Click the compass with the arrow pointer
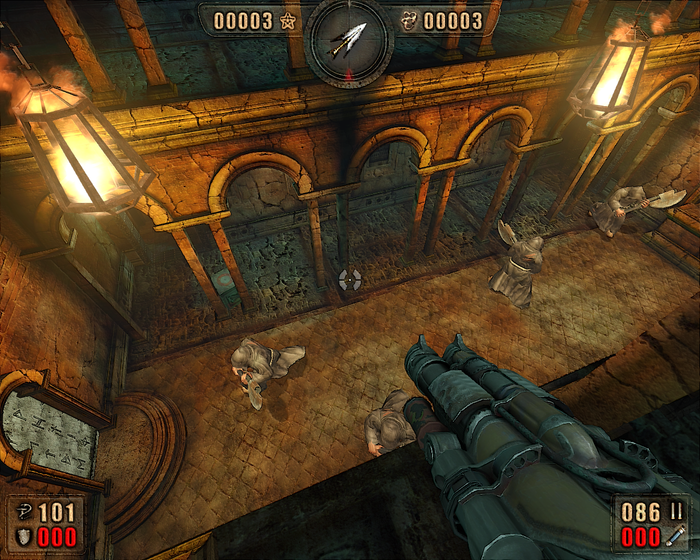The width and height of the screenshot is (700, 560). [x=348, y=41]
